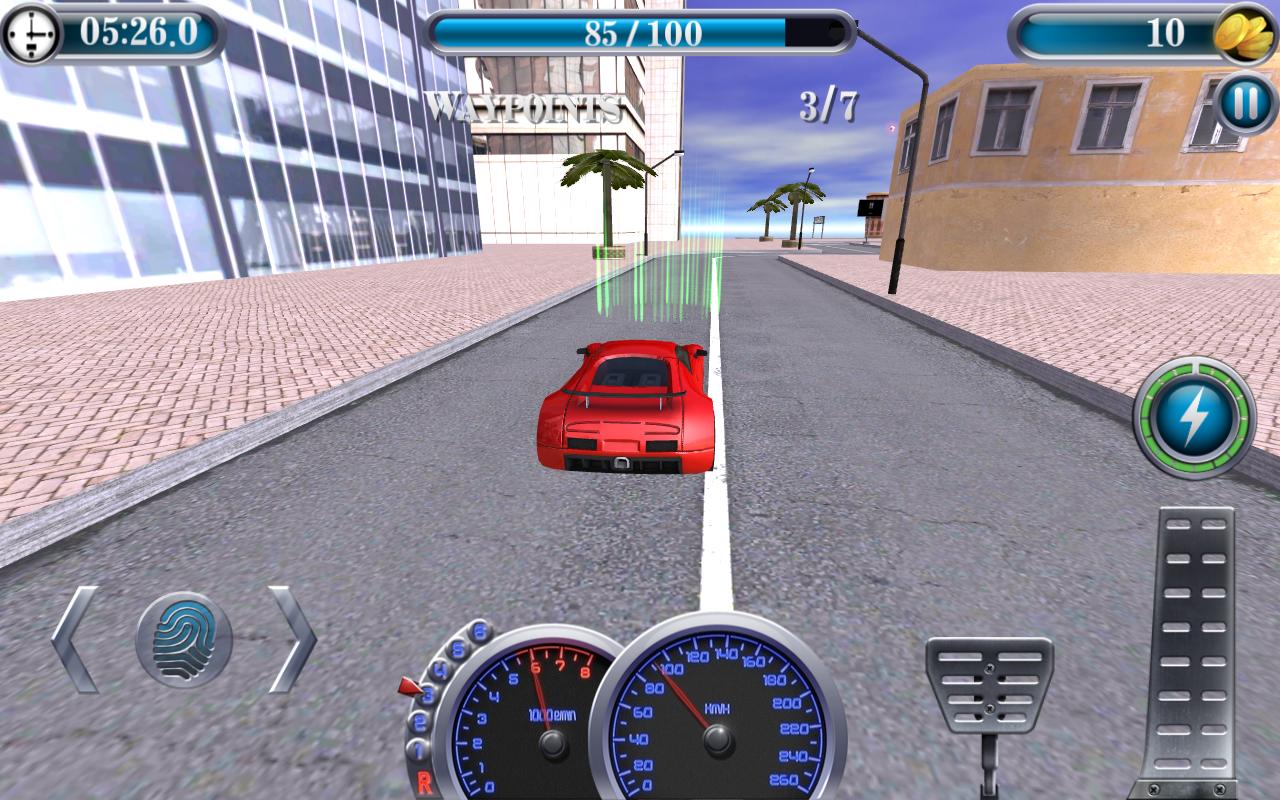The height and width of the screenshot is (800, 1280).
Task: Click the coin count showing 10
Action: coord(1170,32)
